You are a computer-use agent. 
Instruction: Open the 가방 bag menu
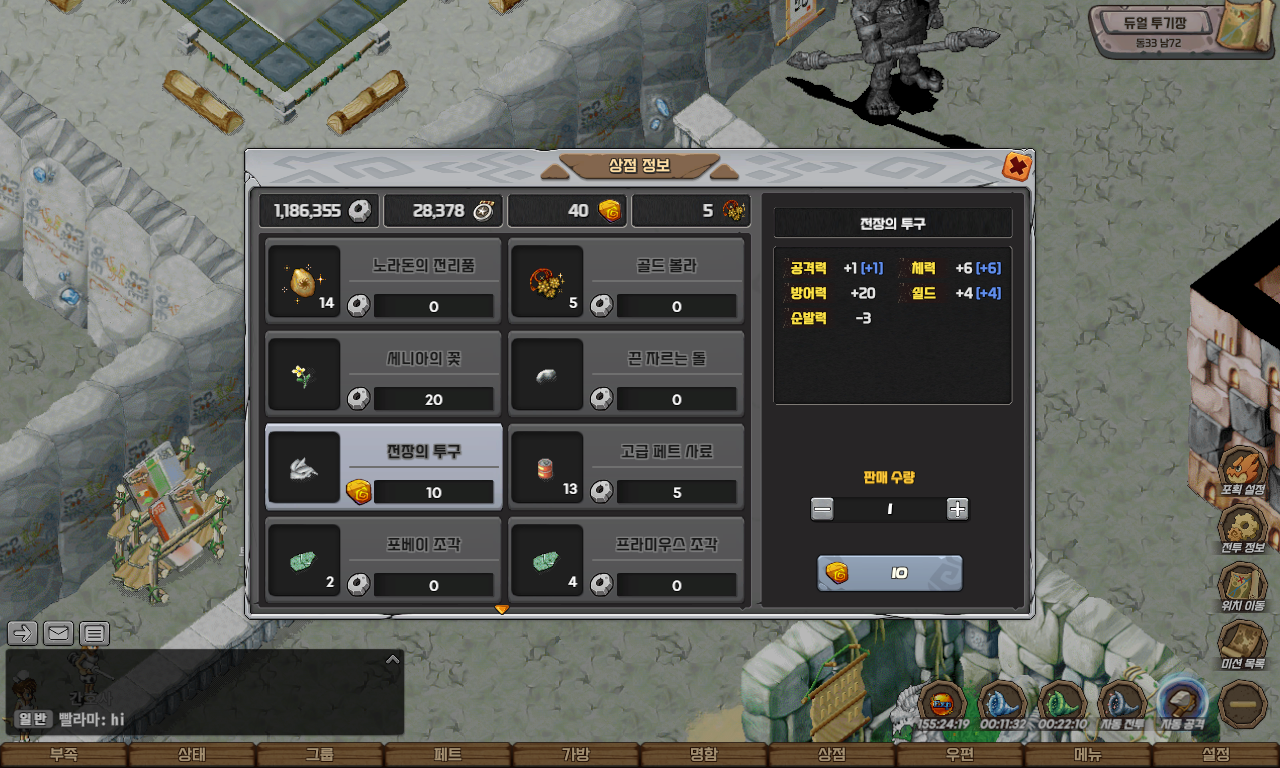pyautogui.click(x=575, y=755)
